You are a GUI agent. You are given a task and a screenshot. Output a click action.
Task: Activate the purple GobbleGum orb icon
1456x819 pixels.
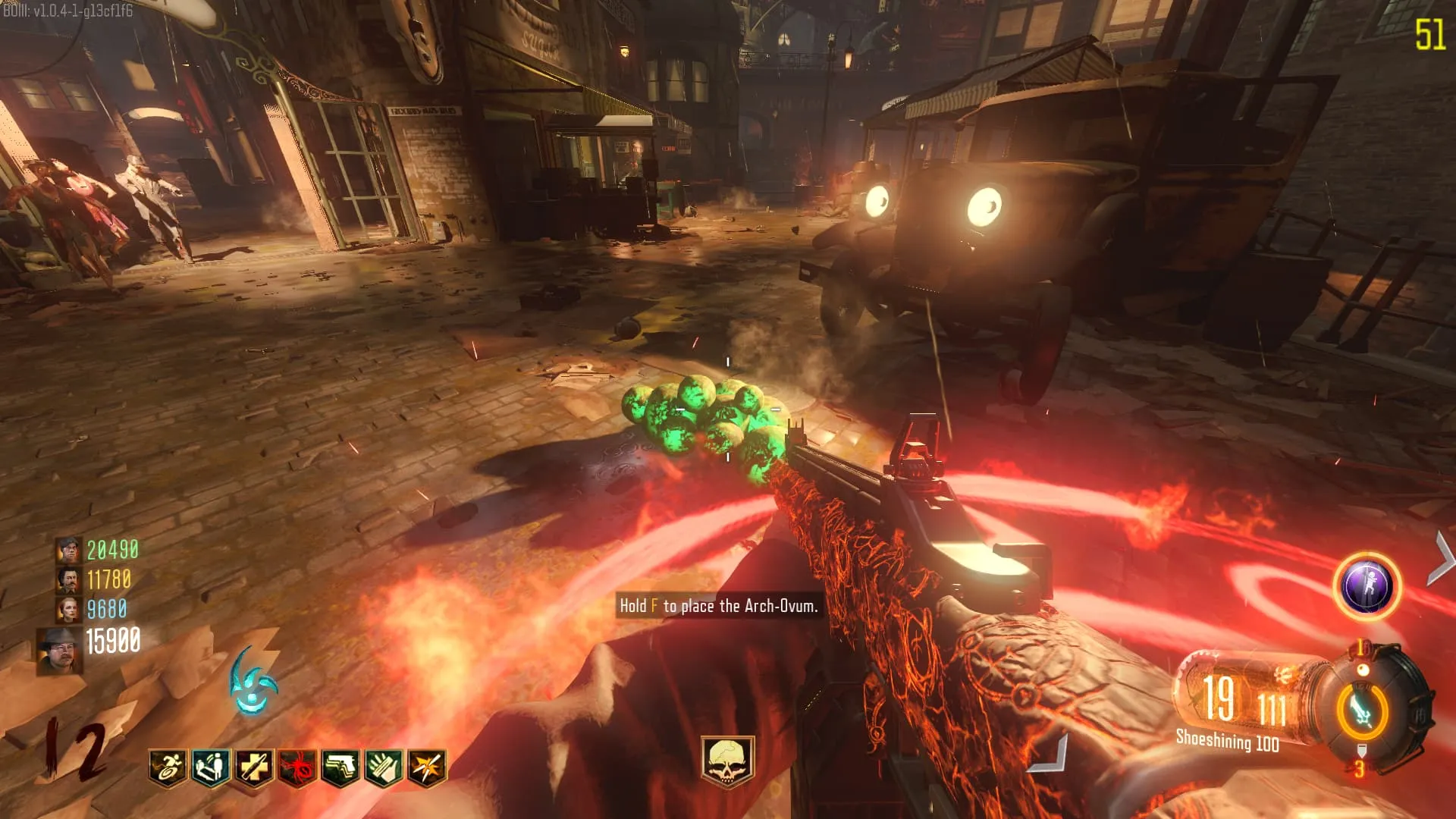(1367, 586)
